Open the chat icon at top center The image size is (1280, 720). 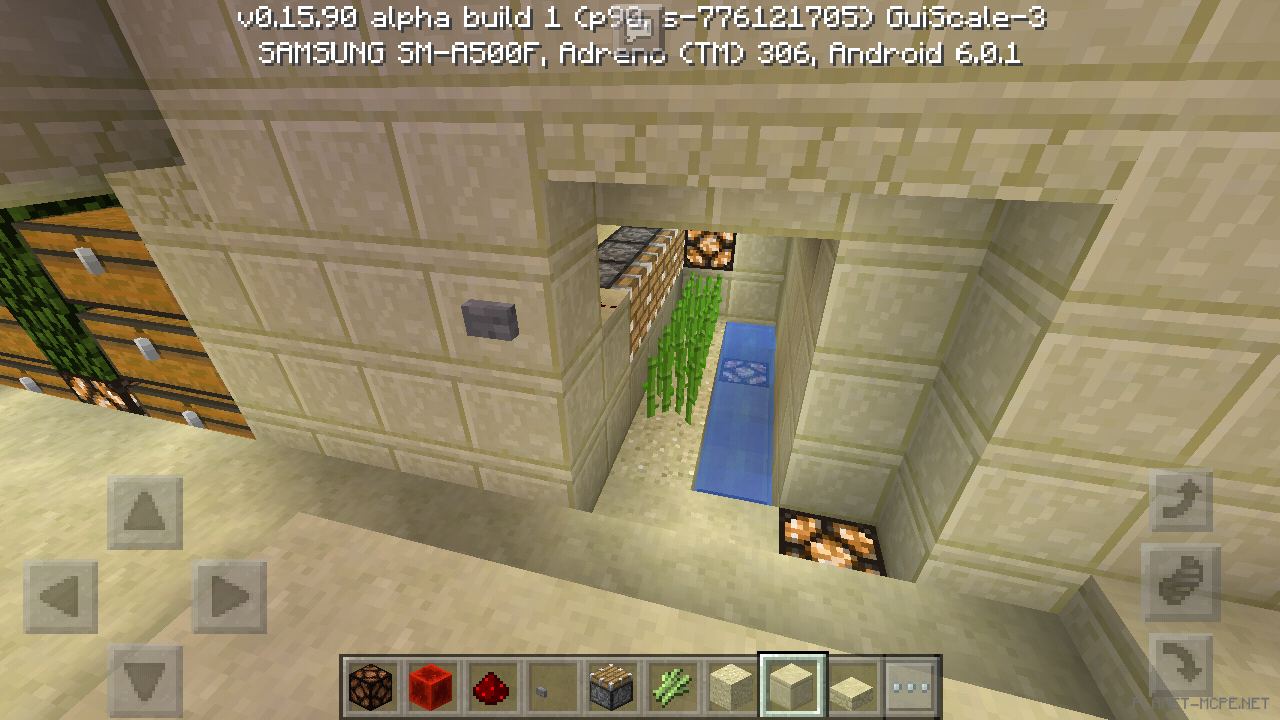click(637, 28)
